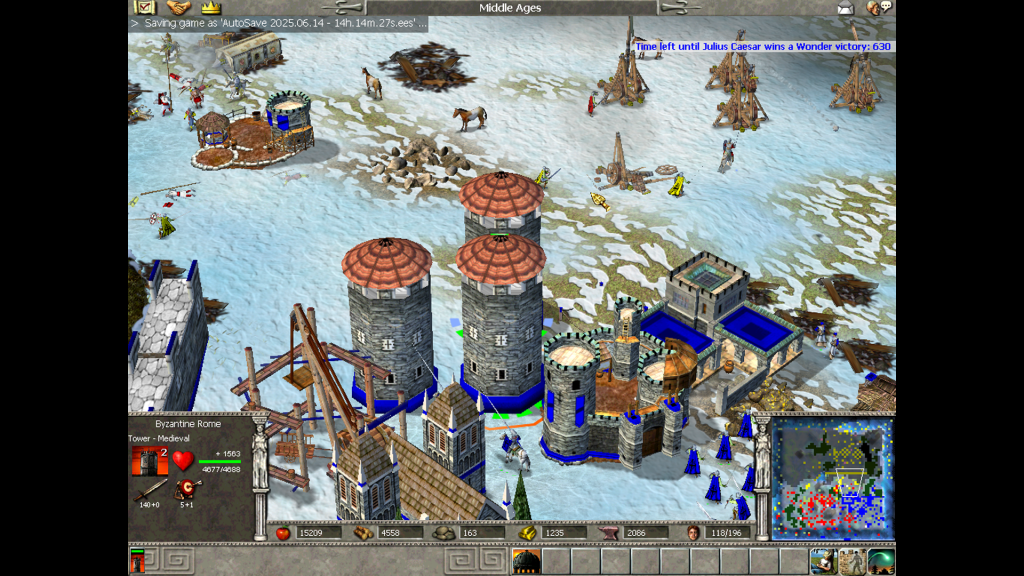Click the sword attack stat icon
This screenshot has height=576, width=1024.
coord(151,490)
